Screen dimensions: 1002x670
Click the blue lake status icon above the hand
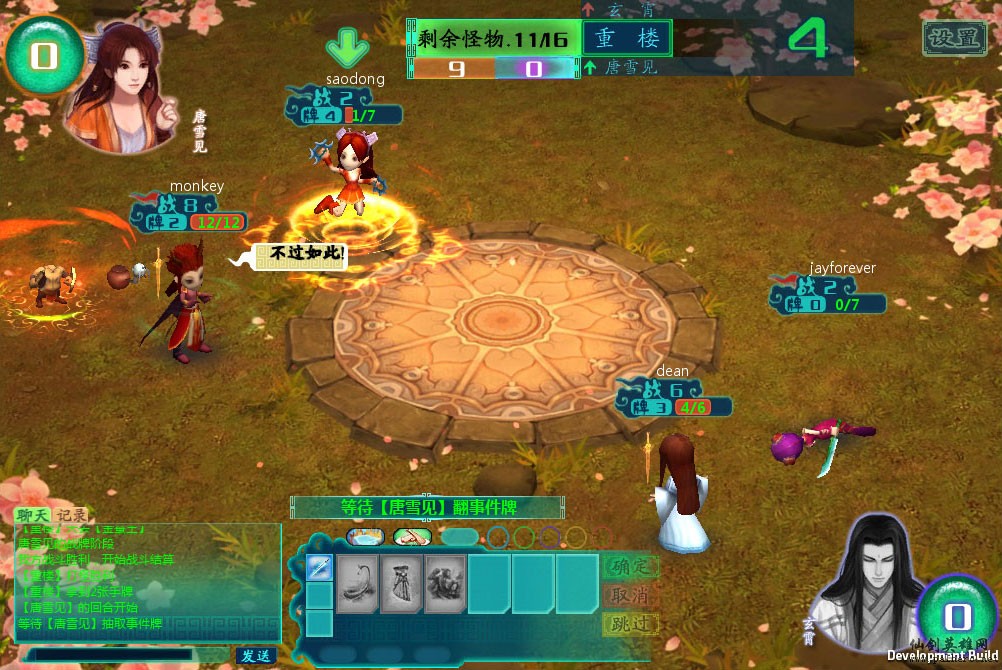[x=365, y=537]
